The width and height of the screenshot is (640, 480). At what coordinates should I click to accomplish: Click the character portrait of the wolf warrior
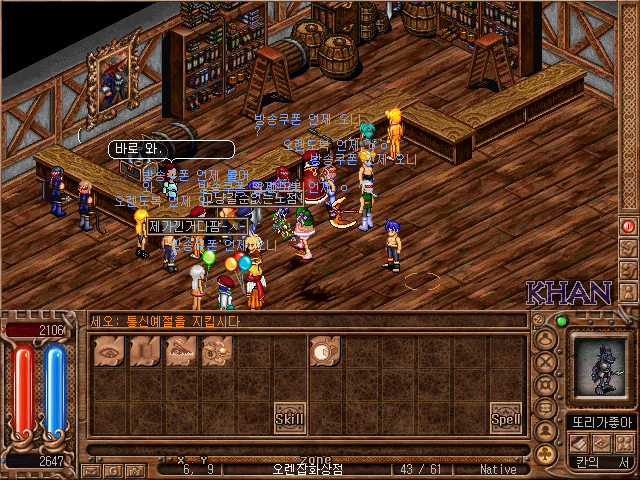pos(600,364)
